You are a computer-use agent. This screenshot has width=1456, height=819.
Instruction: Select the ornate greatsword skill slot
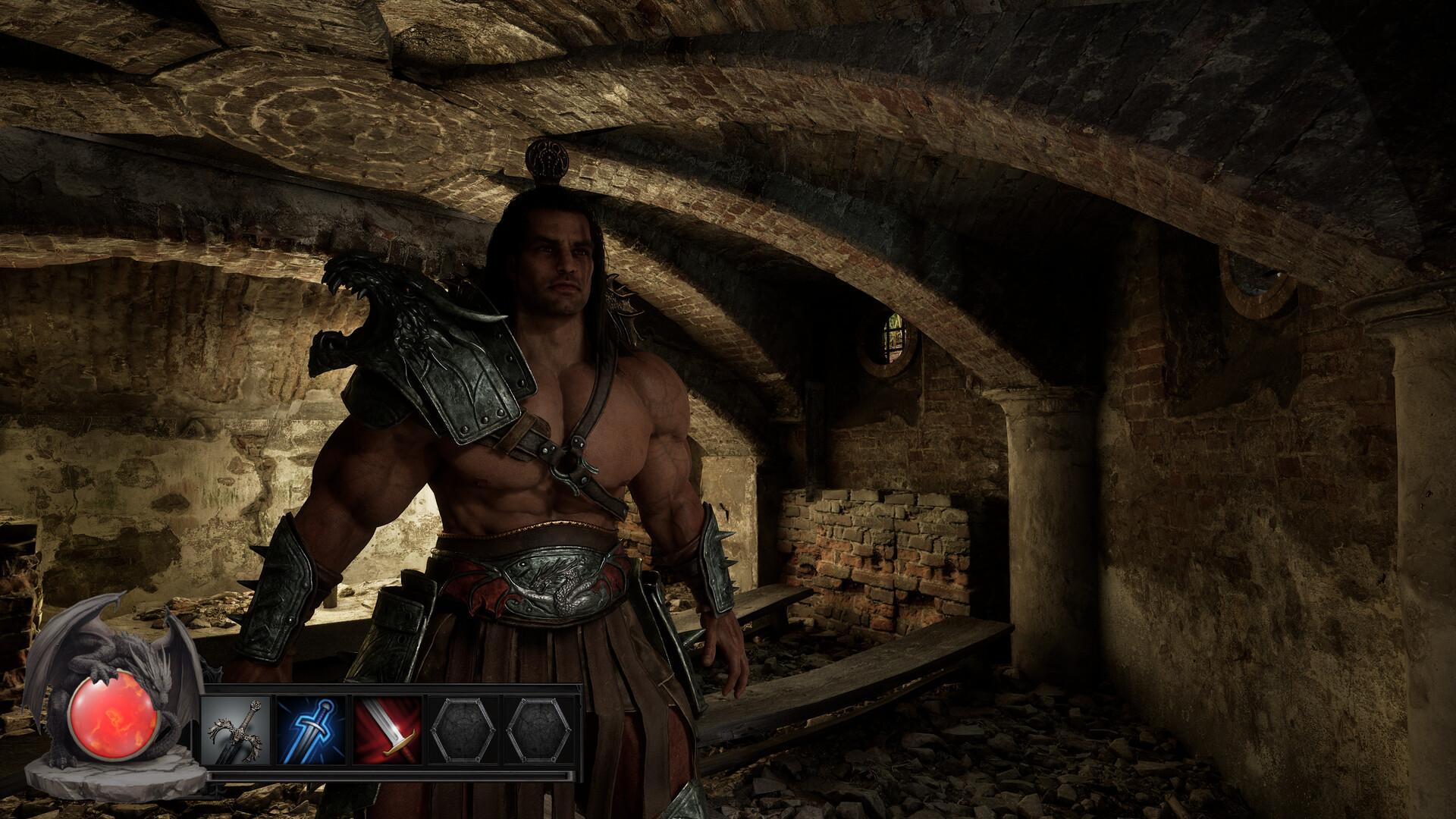coord(237,730)
